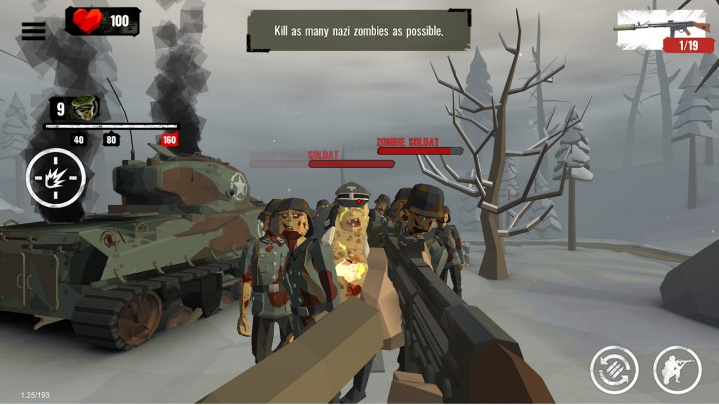The height and width of the screenshot is (405, 719).
Task: Tap the nazi zombies objective banner
Action: [358, 31]
